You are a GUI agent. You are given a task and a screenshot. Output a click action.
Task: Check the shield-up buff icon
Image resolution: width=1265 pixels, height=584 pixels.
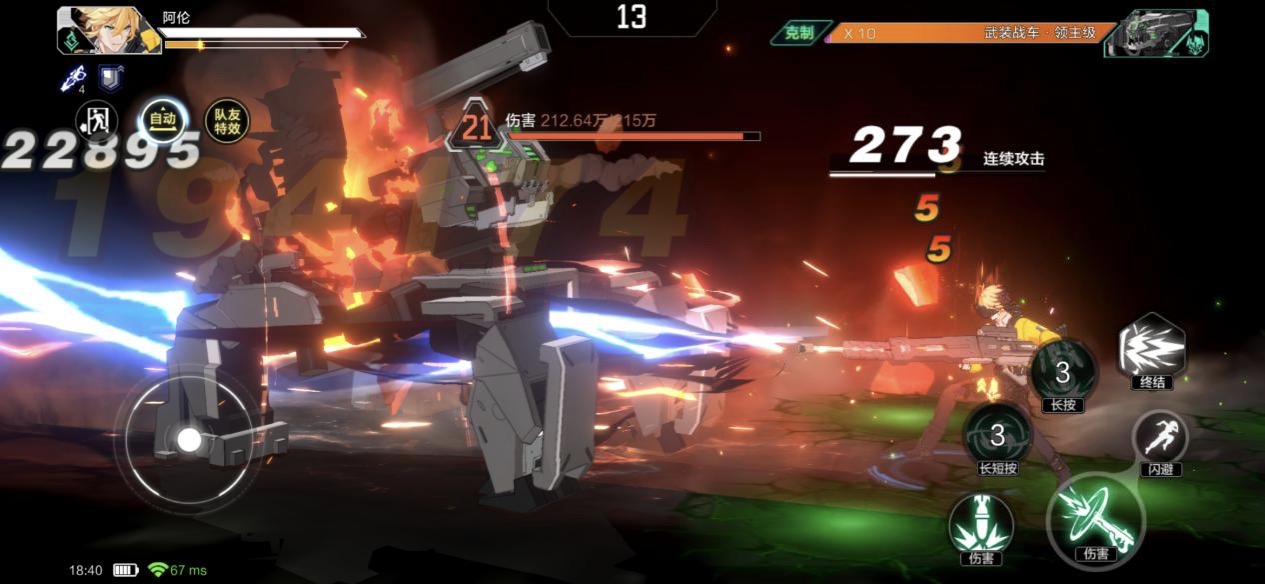coord(110,77)
